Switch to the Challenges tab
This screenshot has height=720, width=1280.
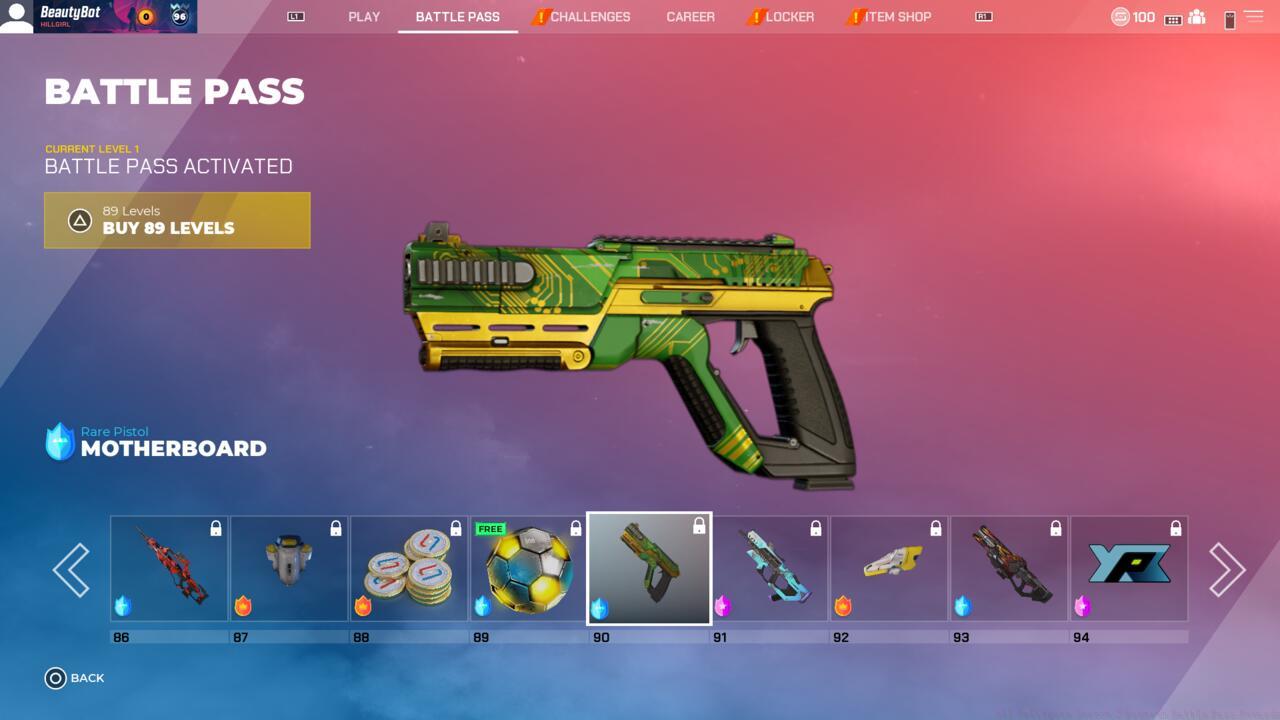590,17
